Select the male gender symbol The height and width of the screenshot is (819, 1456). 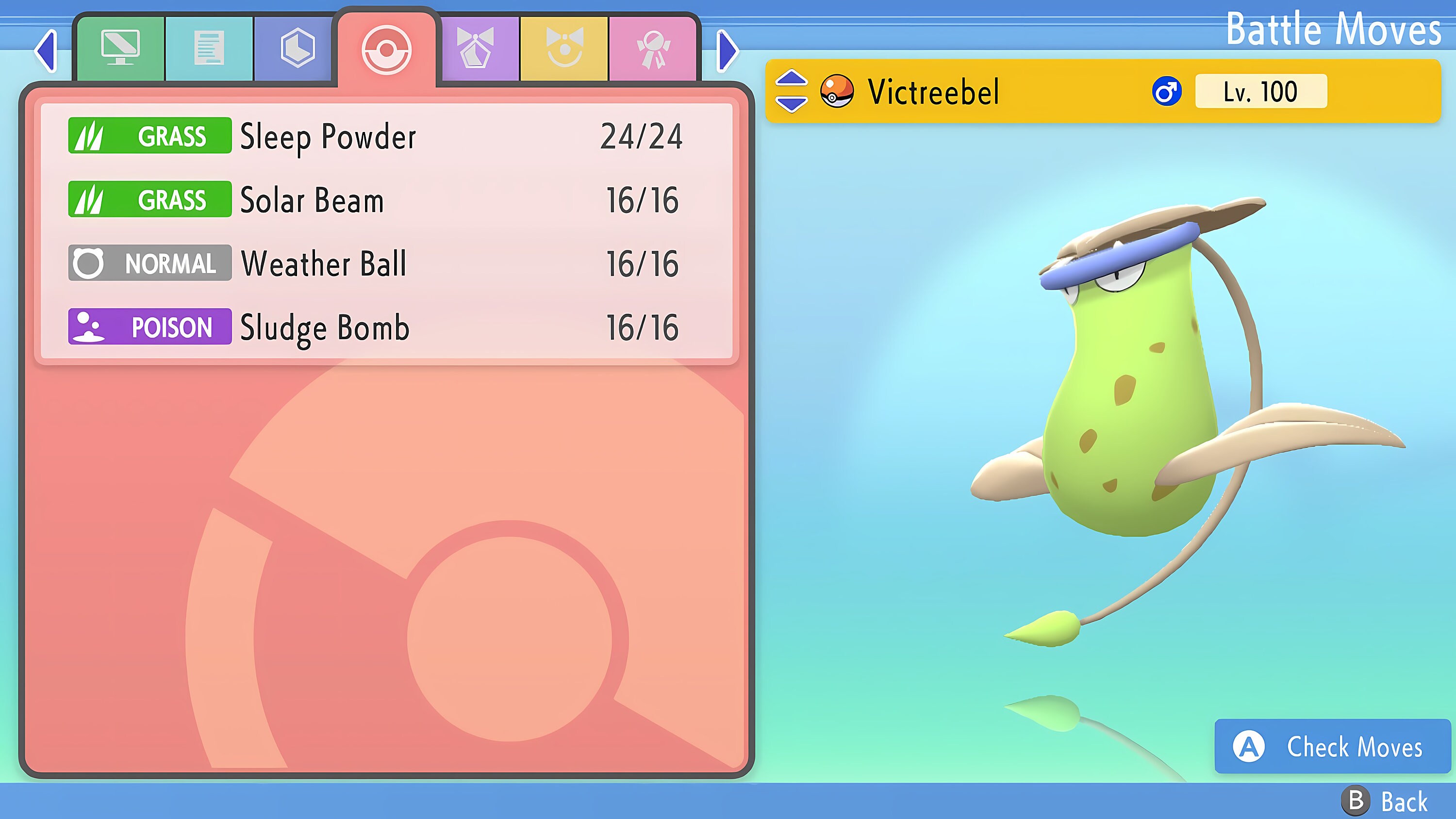pos(1168,92)
